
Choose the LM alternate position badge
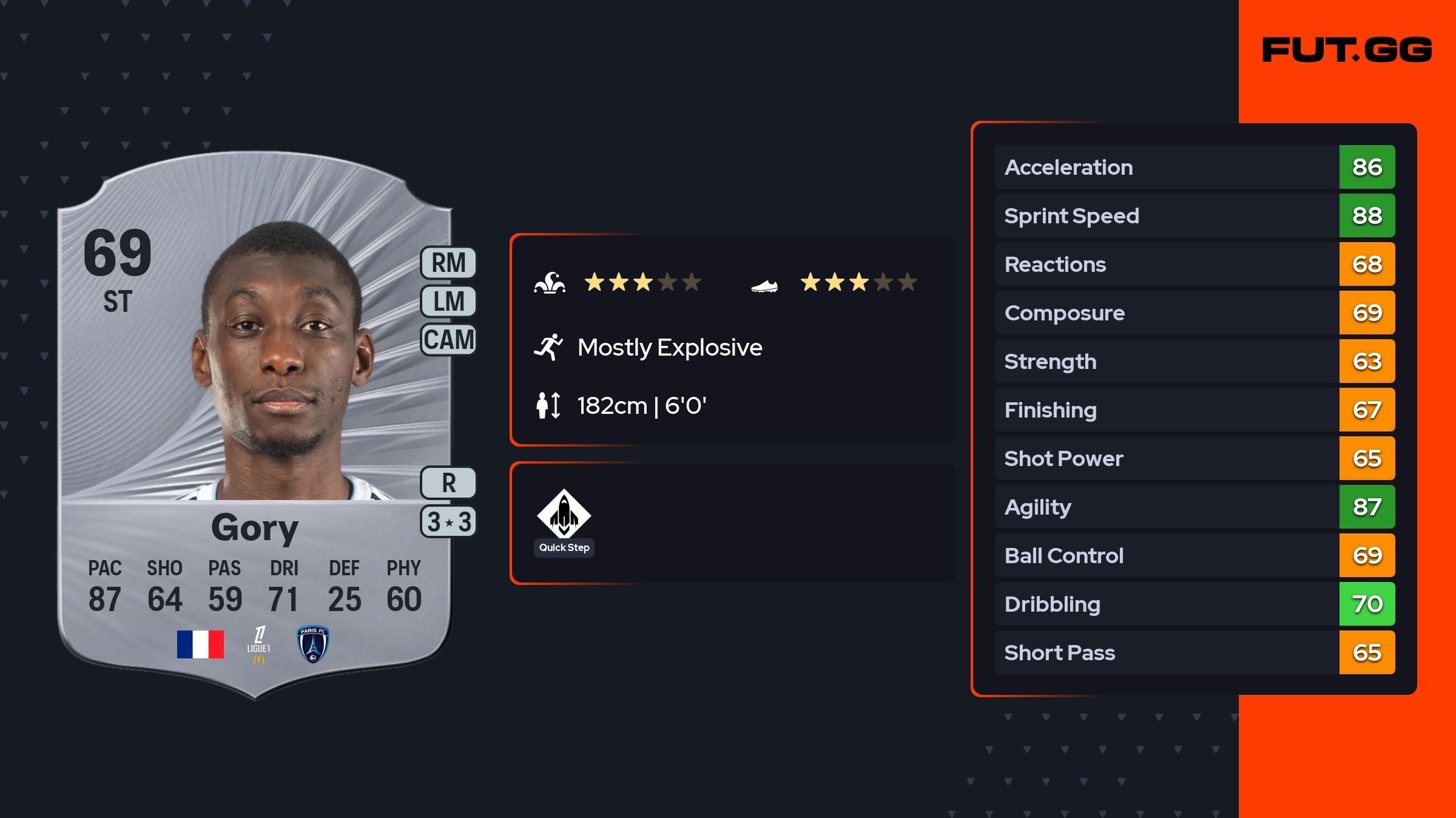448,301
